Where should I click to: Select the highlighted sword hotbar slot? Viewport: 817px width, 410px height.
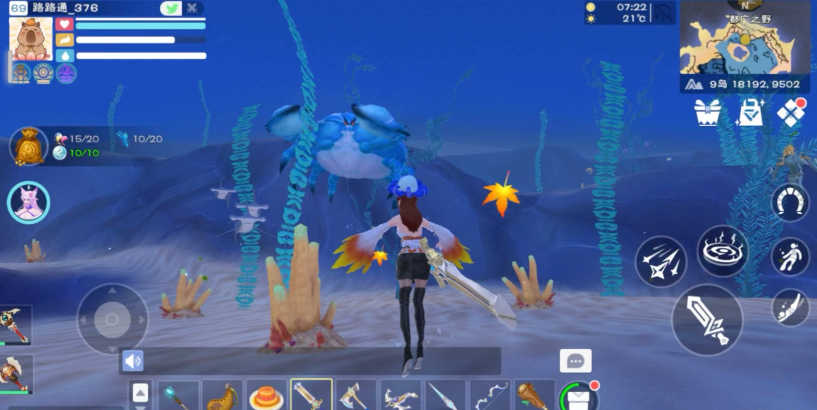(311, 395)
